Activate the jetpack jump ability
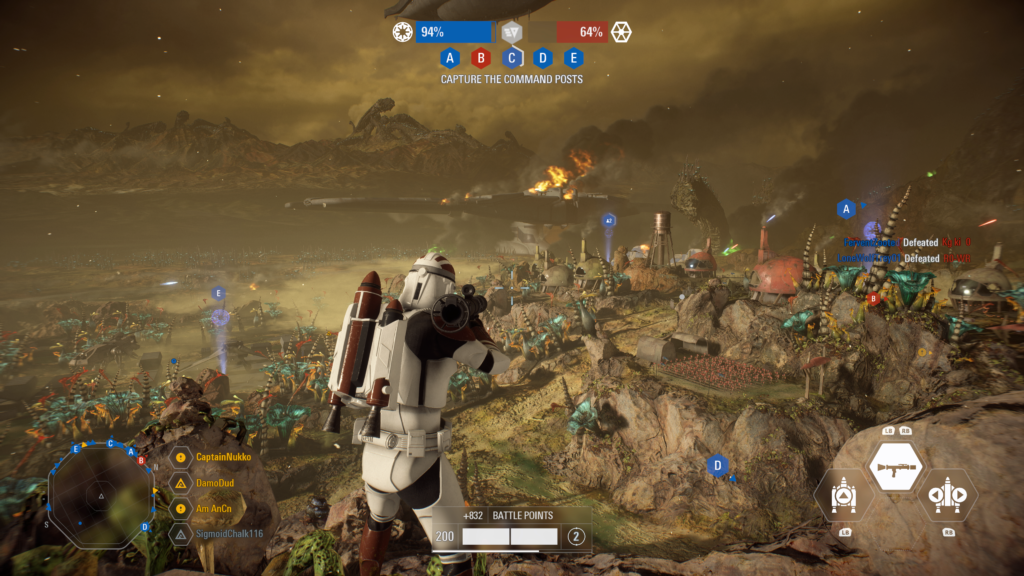The width and height of the screenshot is (1024, 576). tap(840, 496)
